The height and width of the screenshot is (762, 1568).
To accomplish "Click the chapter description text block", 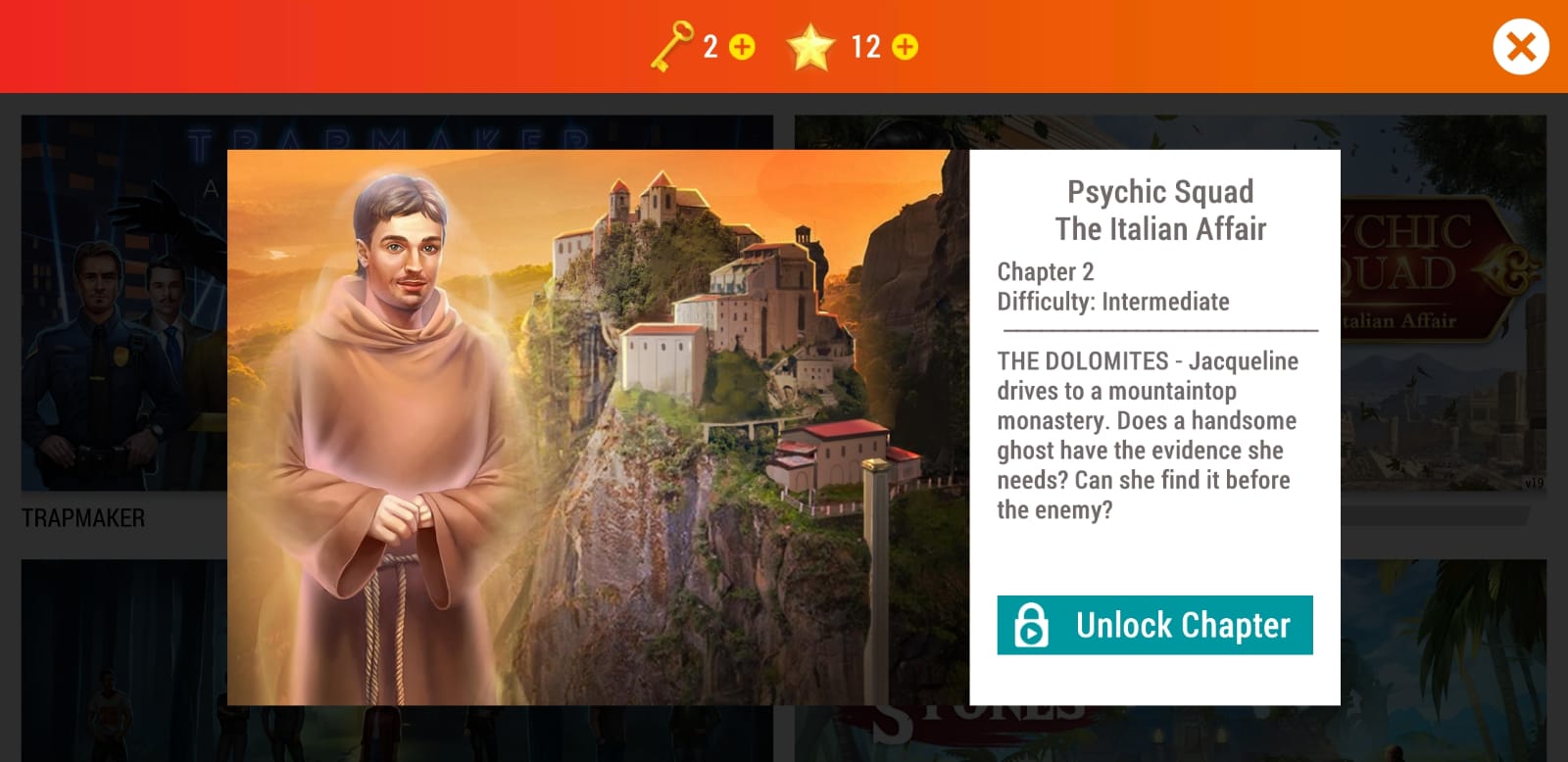I will 1145,436.
